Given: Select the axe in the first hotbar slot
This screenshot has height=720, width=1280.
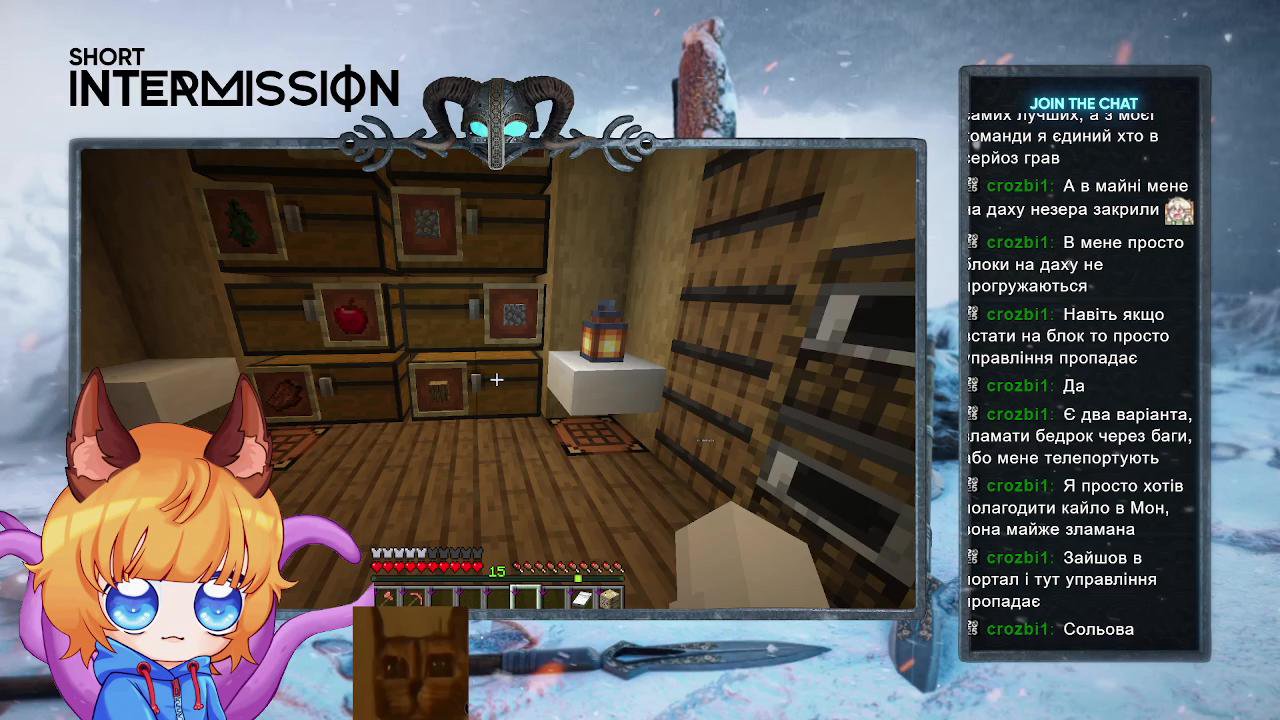Looking at the screenshot, I should 388,597.
